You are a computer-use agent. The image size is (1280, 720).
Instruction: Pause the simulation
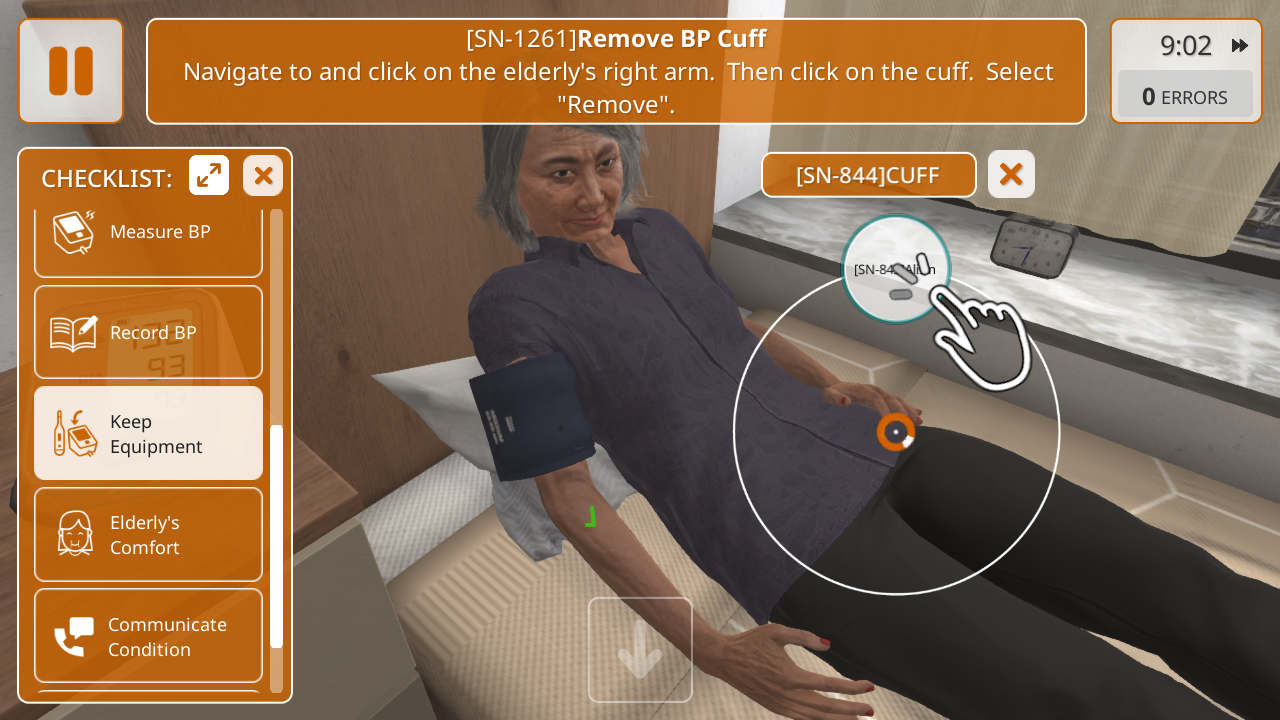point(71,71)
